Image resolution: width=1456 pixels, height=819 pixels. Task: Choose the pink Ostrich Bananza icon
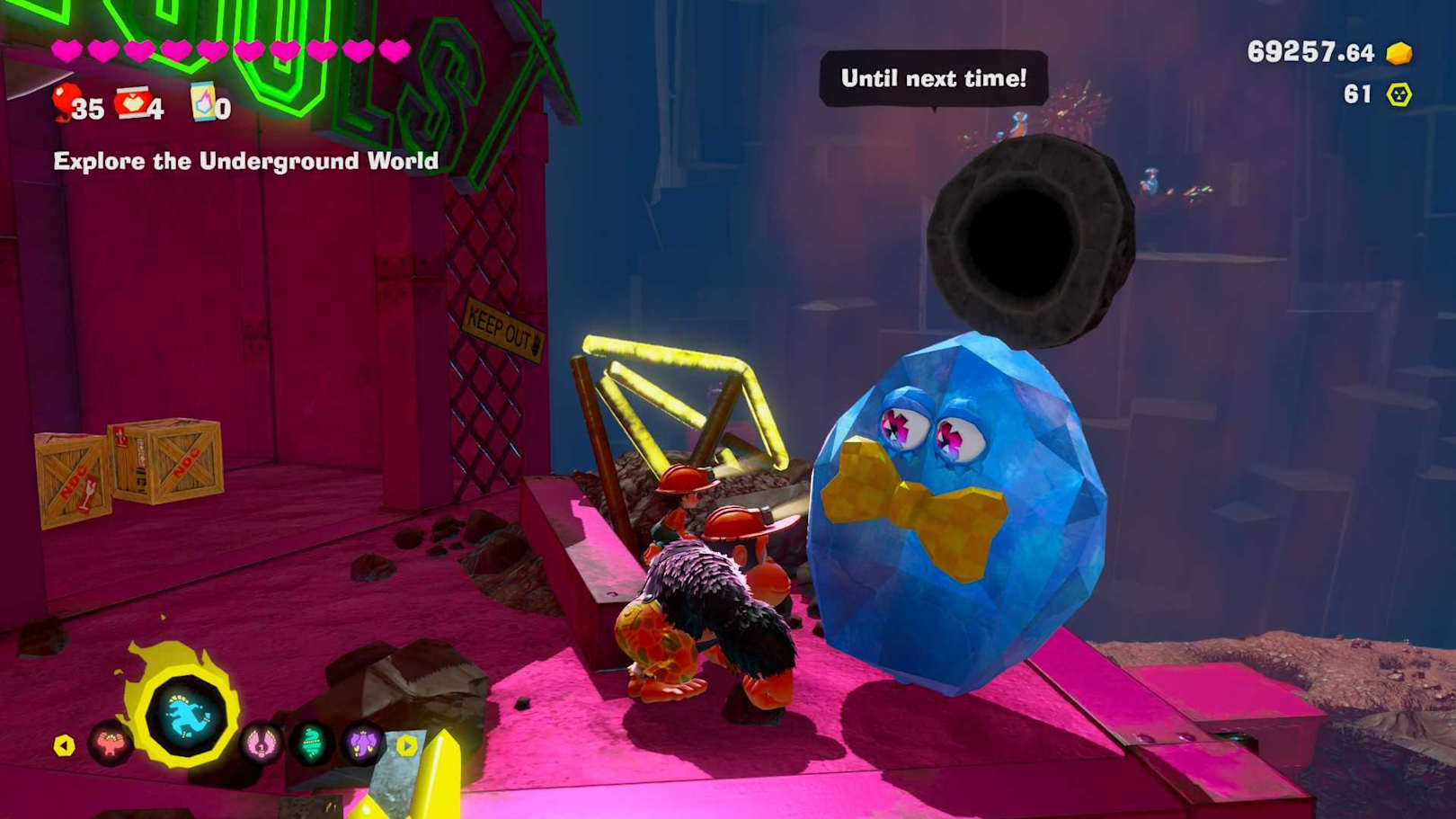tap(261, 743)
